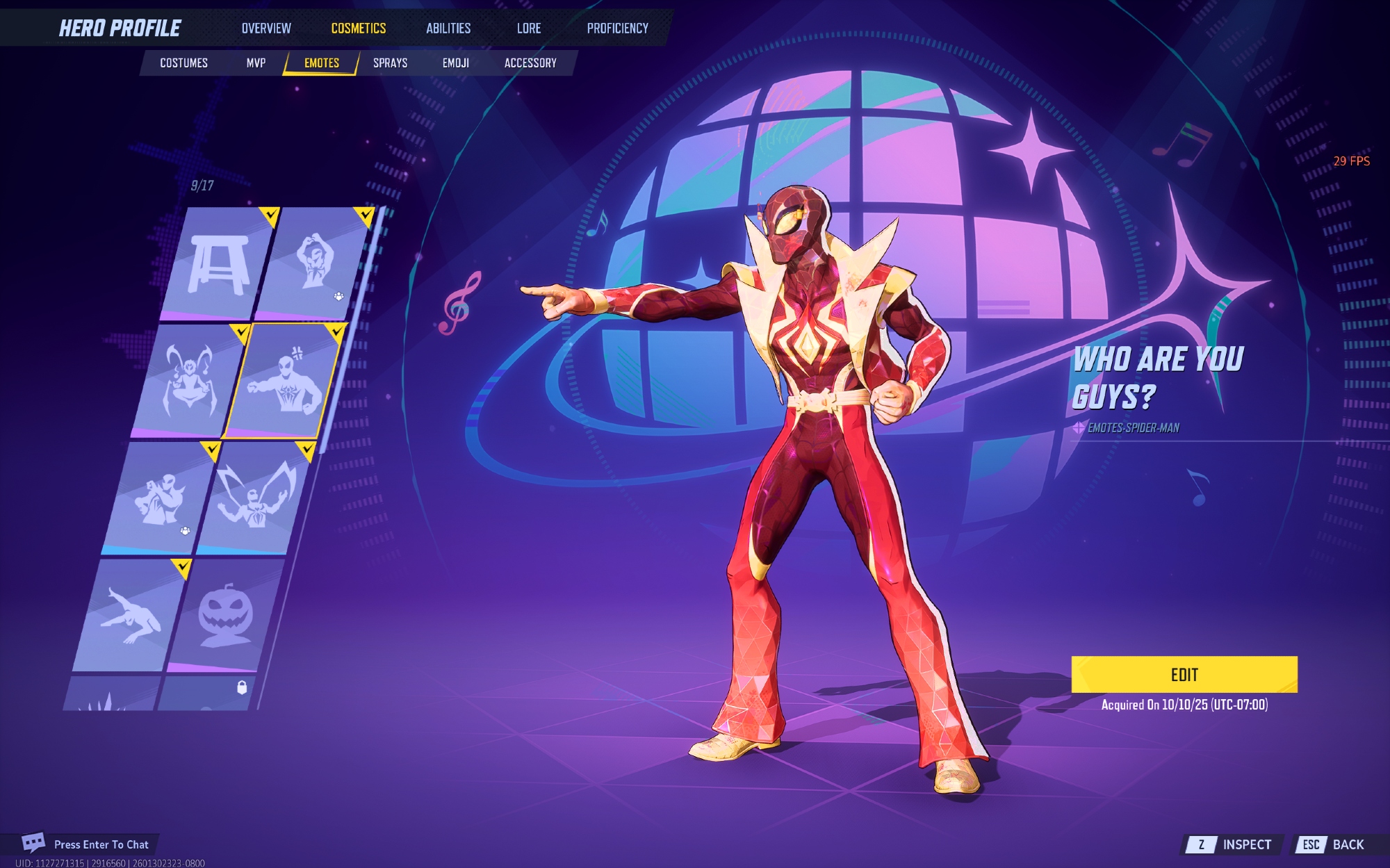The image size is (1390, 868).
Task: Select the Cosmetics tab
Action: point(358,28)
